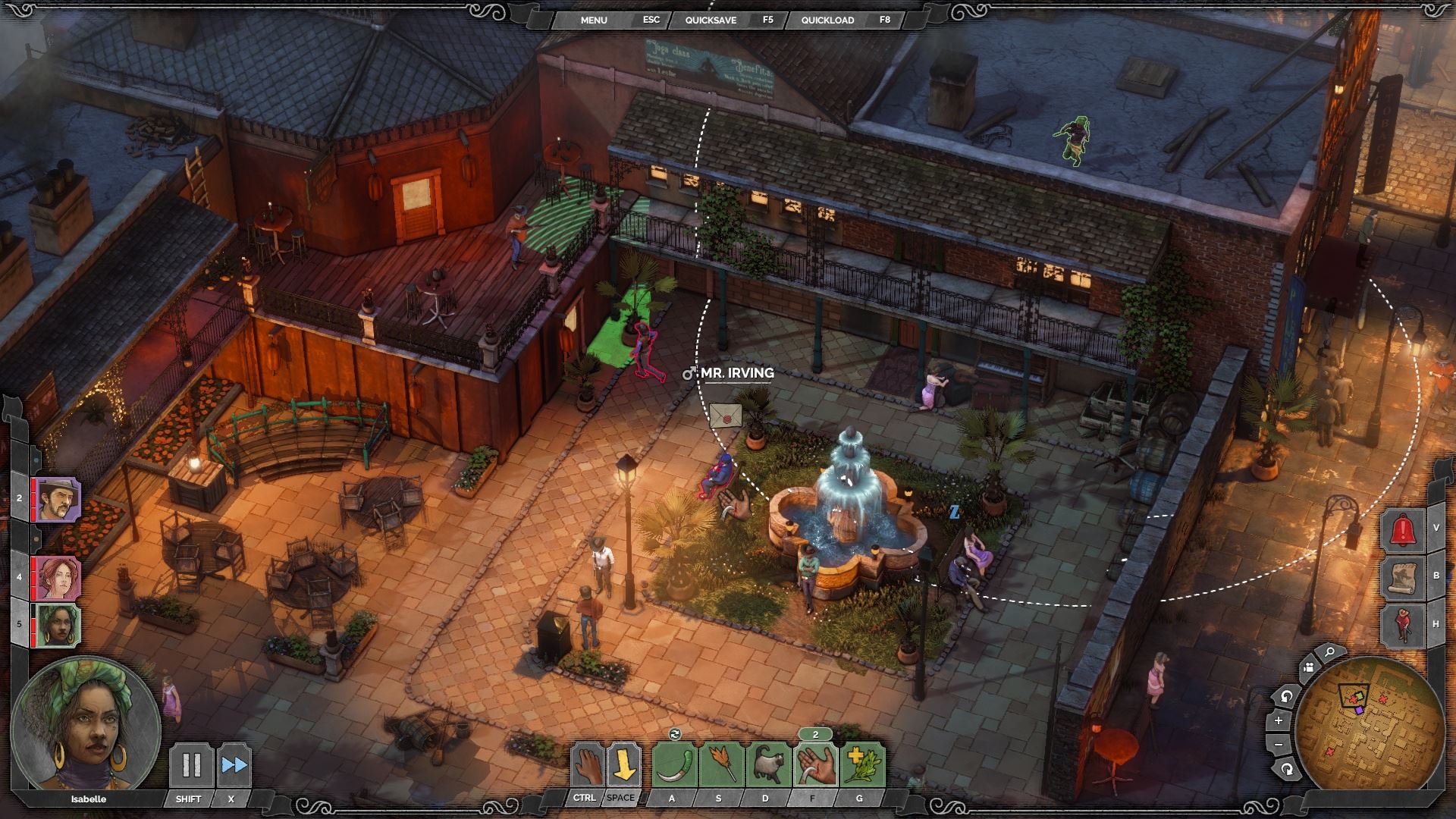The image size is (1456, 819).
Task: Toggle crouch with the yellow arrow
Action: pos(623,764)
